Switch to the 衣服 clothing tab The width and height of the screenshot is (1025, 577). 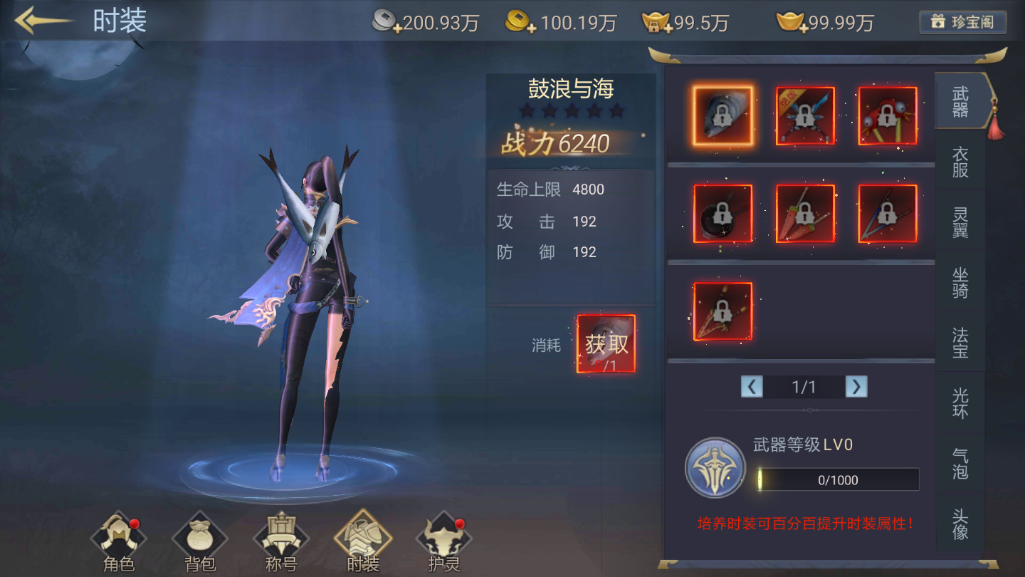point(960,162)
